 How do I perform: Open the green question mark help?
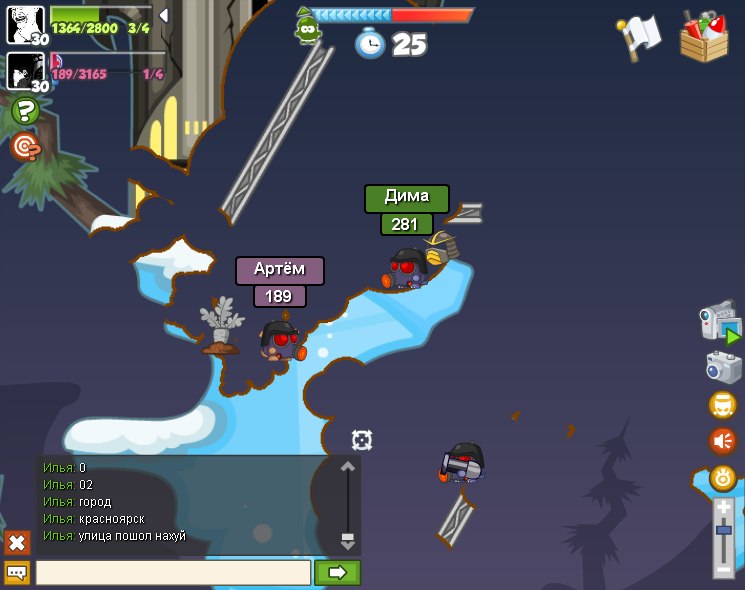[x=25, y=111]
